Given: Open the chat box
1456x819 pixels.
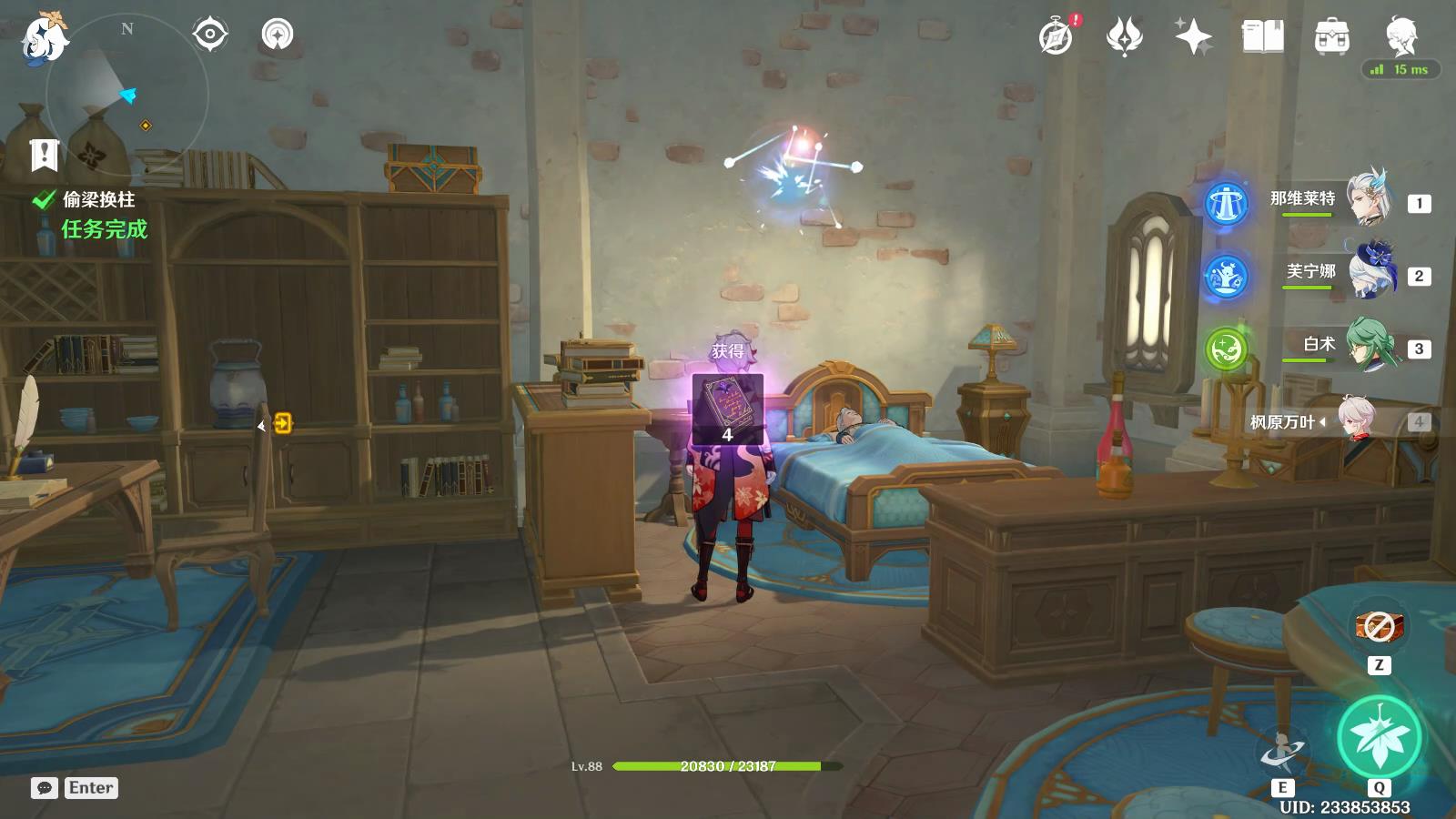Looking at the screenshot, I should pos(45,788).
